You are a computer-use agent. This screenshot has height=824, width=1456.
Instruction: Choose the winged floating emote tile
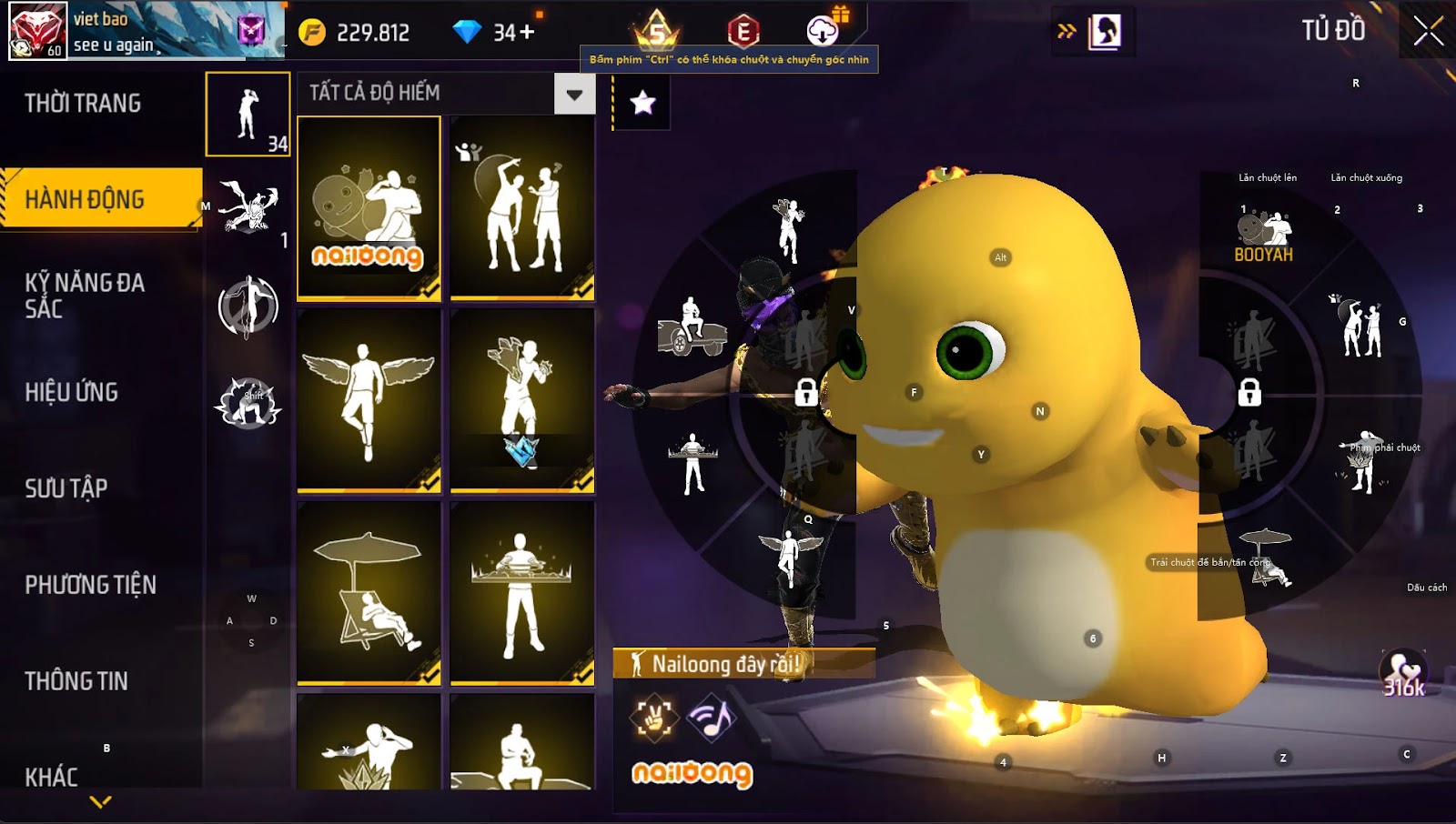[369, 400]
